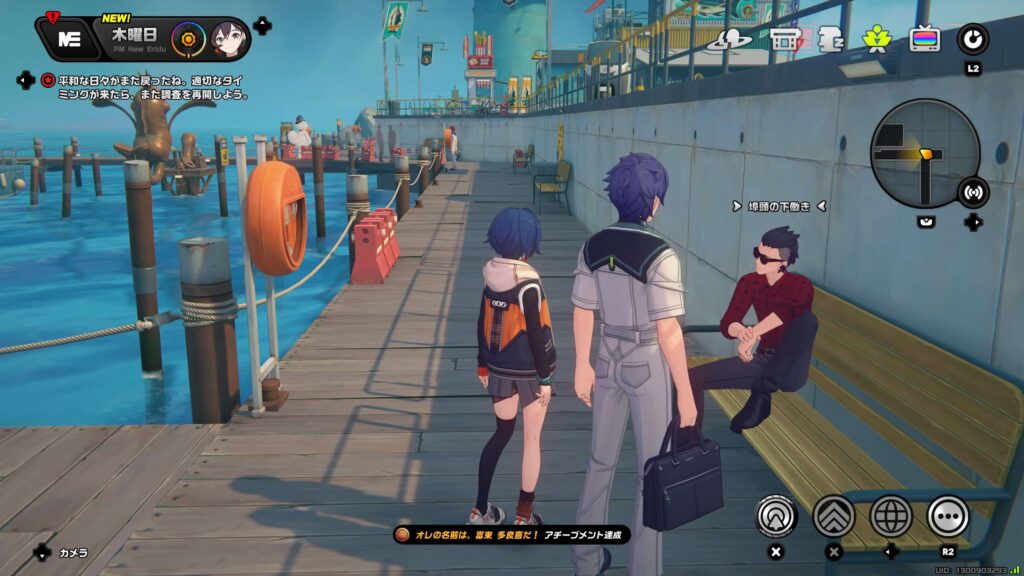Image resolution: width=1024 pixels, height=576 pixels.
Task: Activate the triple-chevron button
Action: click(834, 516)
